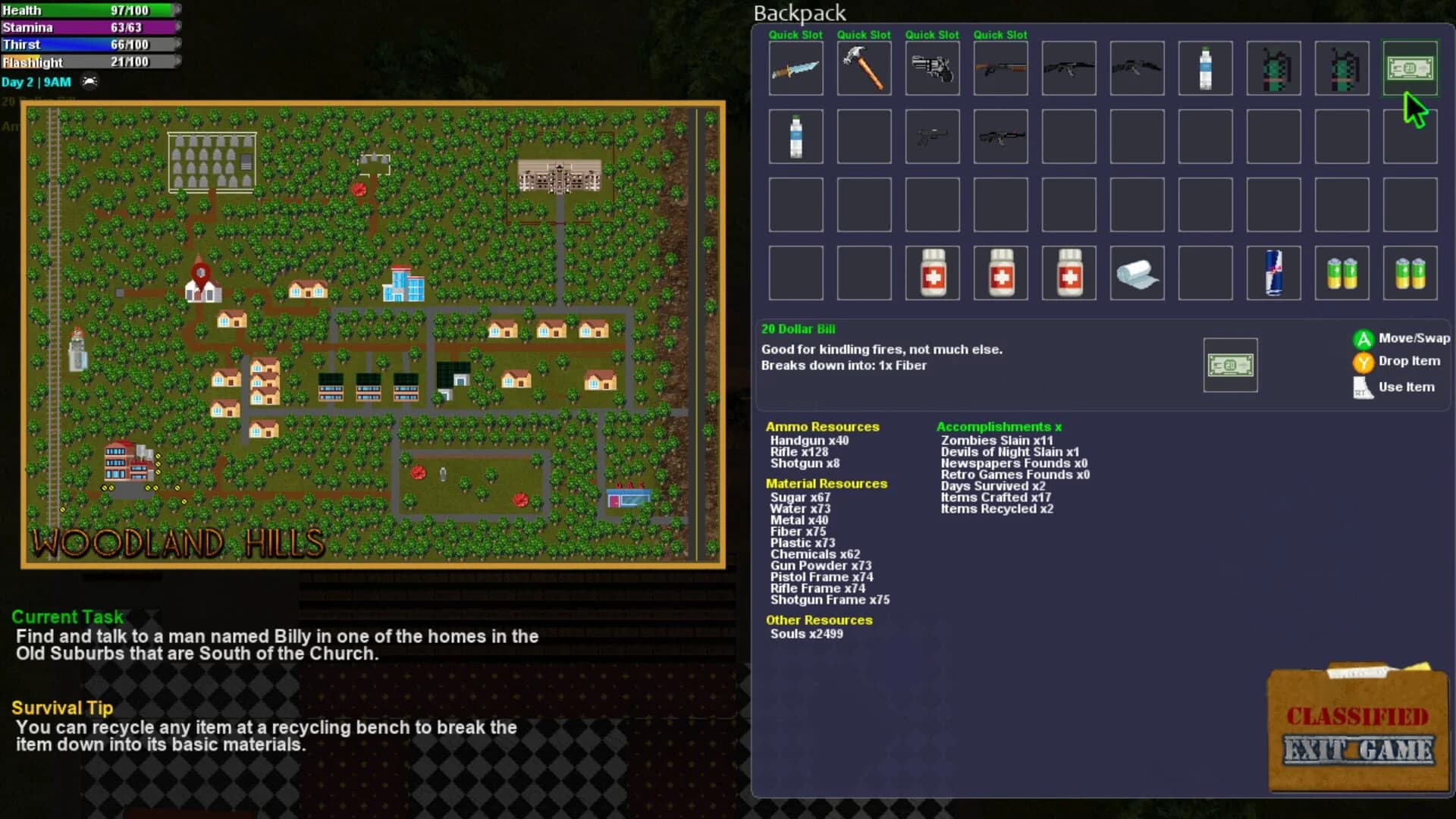Select the bandage roll item
The height and width of the screenshot is (819, 1456).
[1137, 272]
